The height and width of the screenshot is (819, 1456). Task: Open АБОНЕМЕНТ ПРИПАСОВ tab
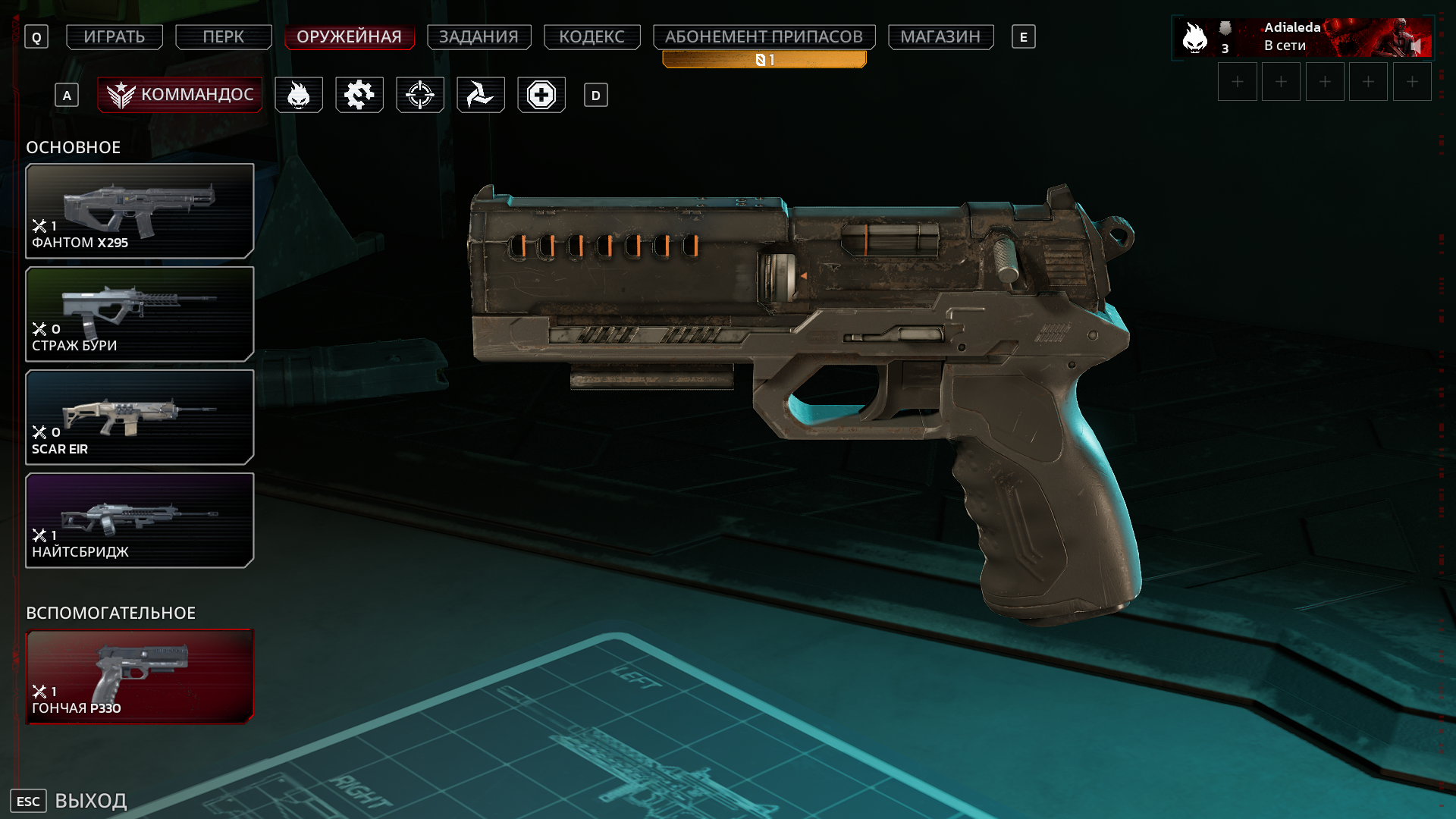(x=764, y=36)
